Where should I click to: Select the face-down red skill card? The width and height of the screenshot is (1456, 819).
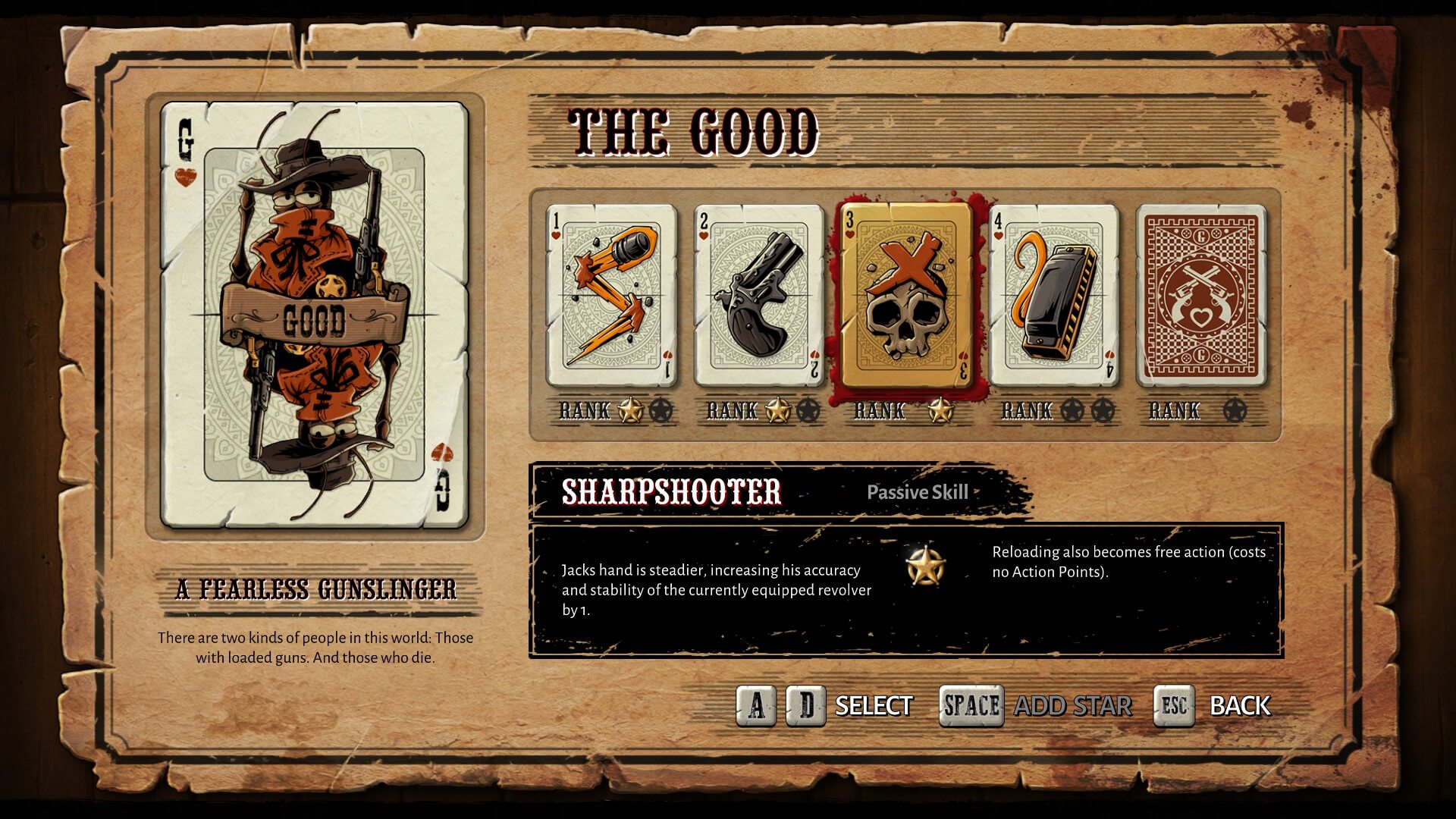[x=1201, y=296]
